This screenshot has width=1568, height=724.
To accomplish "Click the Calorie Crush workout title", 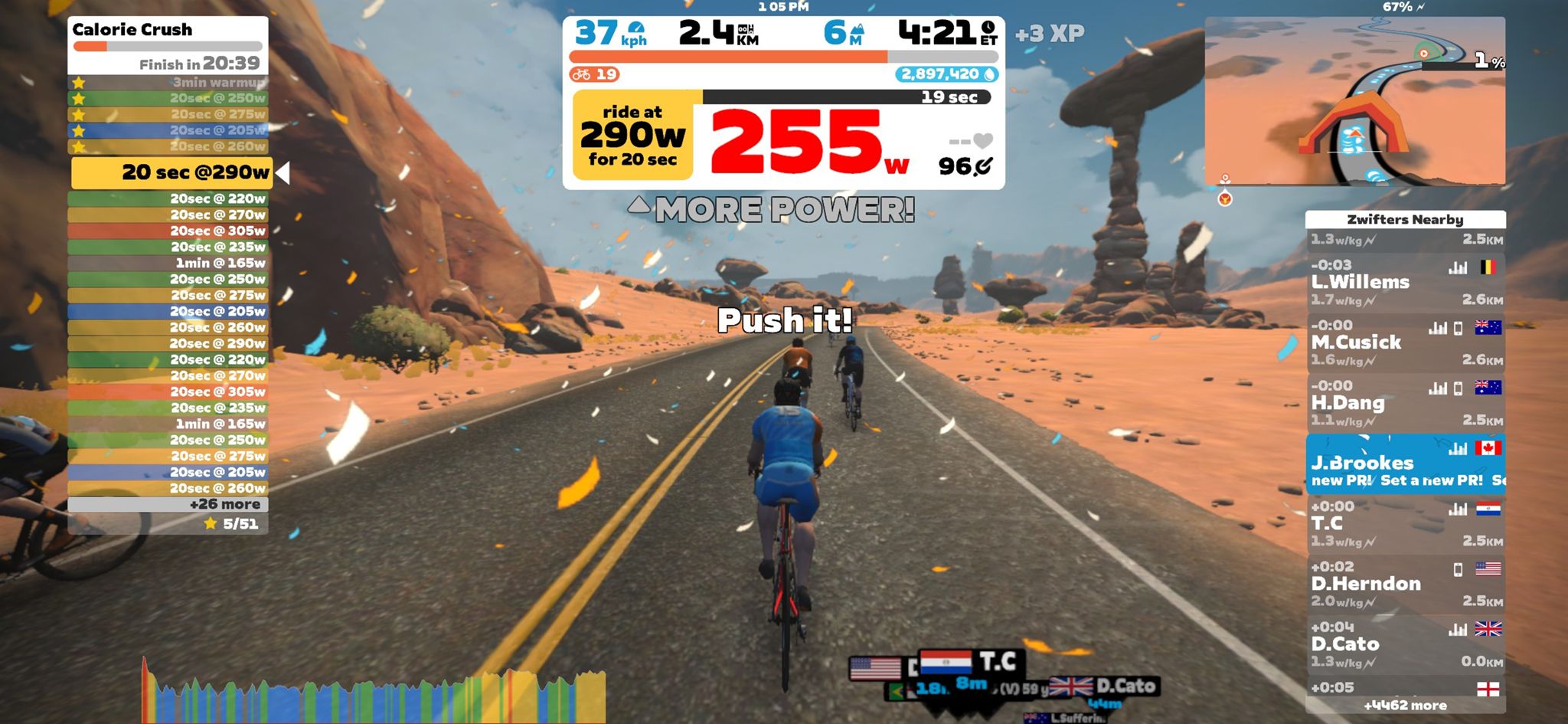I will [x=132, y=30].
